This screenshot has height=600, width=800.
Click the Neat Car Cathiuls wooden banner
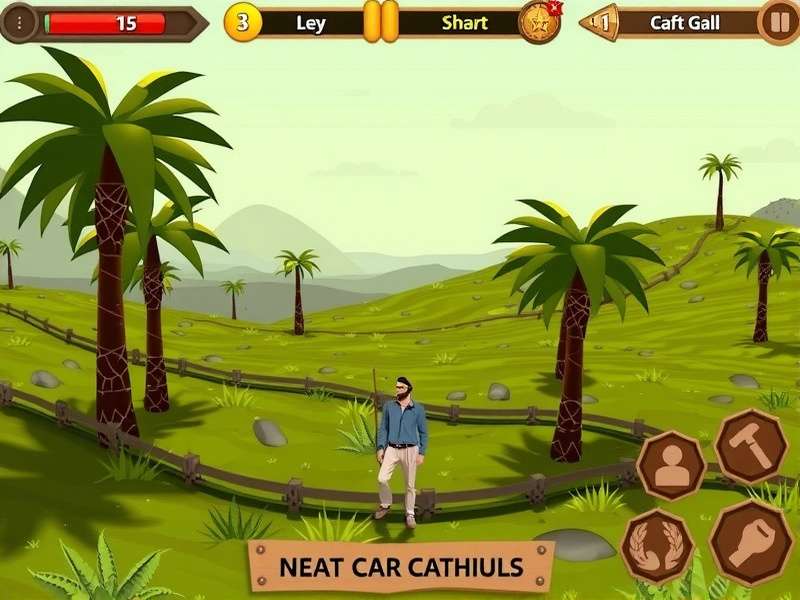pos(400,567)
